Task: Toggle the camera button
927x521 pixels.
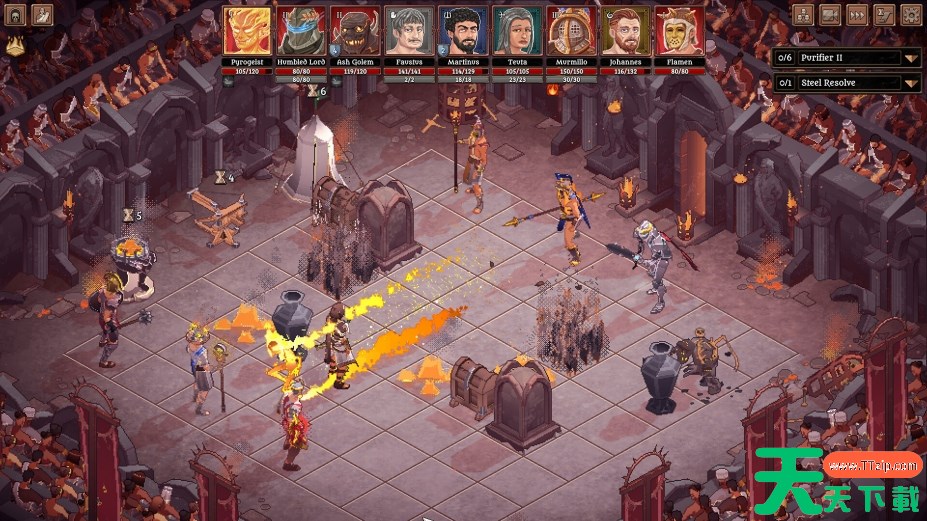Action: (x=830, y=14)
